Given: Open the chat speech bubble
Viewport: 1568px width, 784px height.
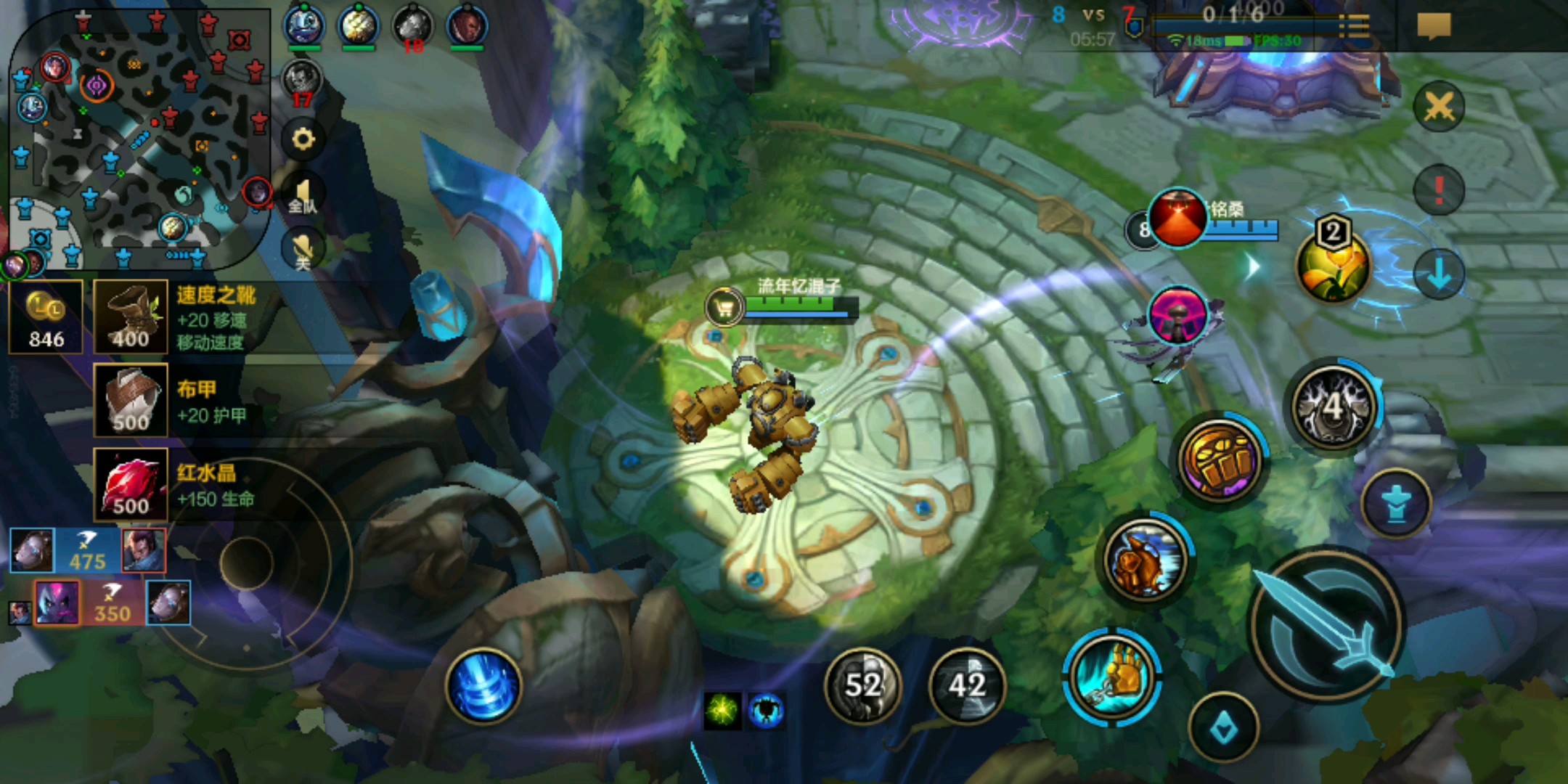Looking at the screenshot, I should [1434, 26].
